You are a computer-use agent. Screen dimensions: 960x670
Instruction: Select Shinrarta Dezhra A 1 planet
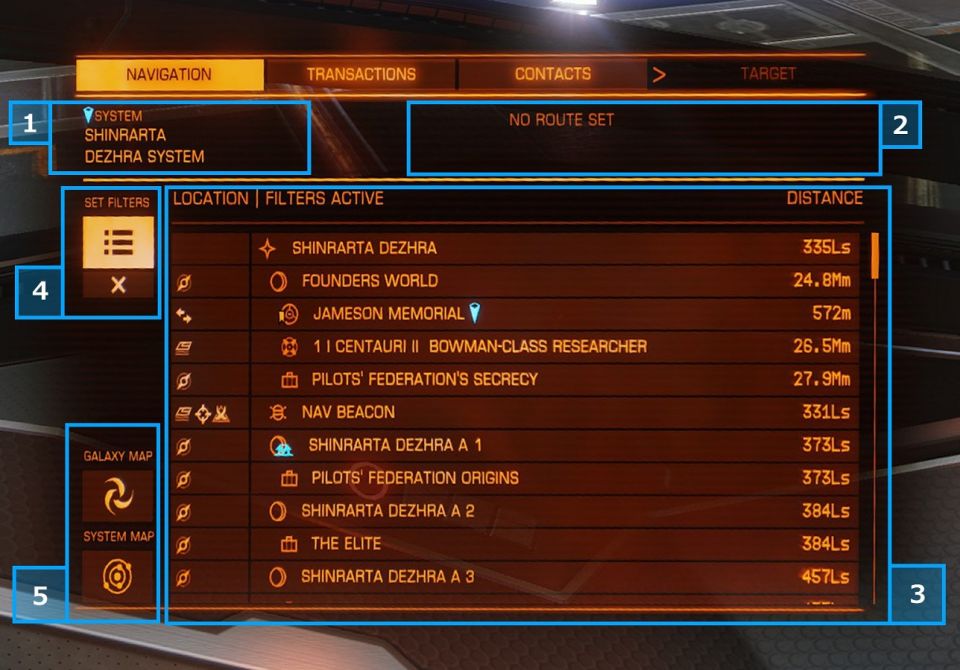click(555, 445)
